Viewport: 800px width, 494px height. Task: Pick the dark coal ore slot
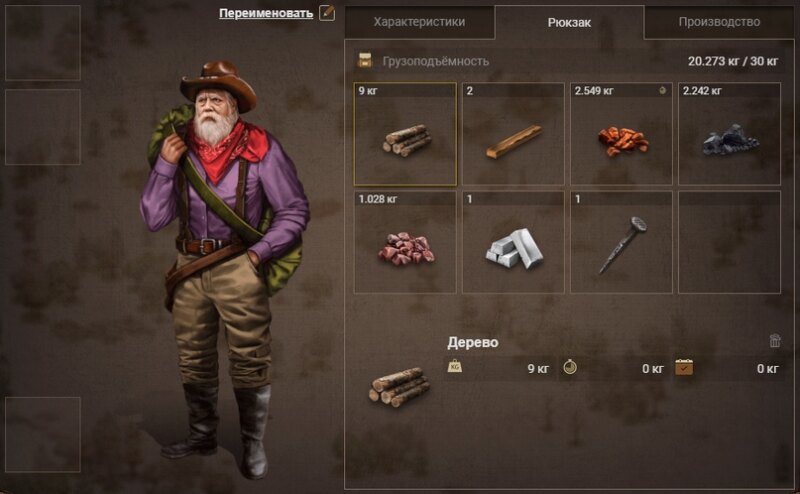tap(729, 135)
